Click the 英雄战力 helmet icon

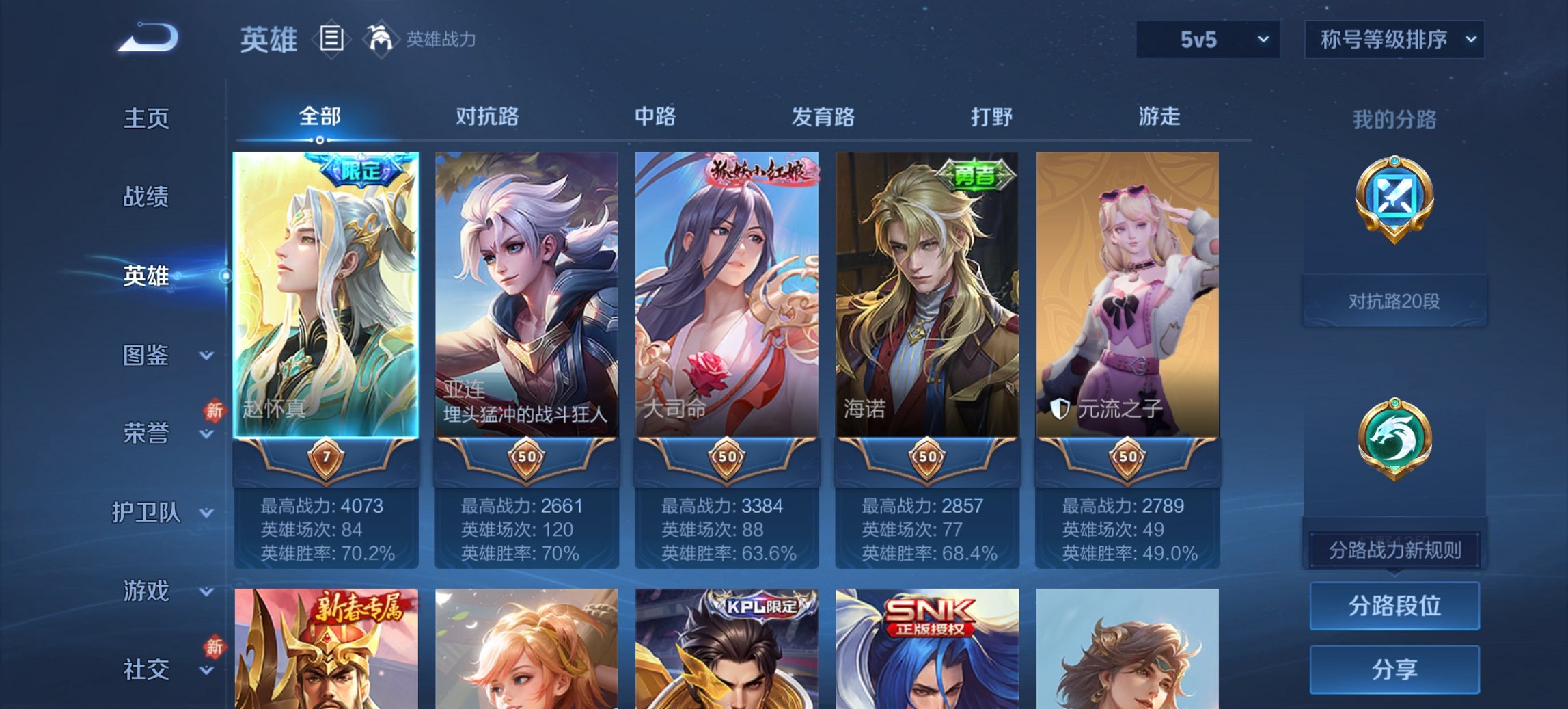pyautogui.click(x=381, y=39)
